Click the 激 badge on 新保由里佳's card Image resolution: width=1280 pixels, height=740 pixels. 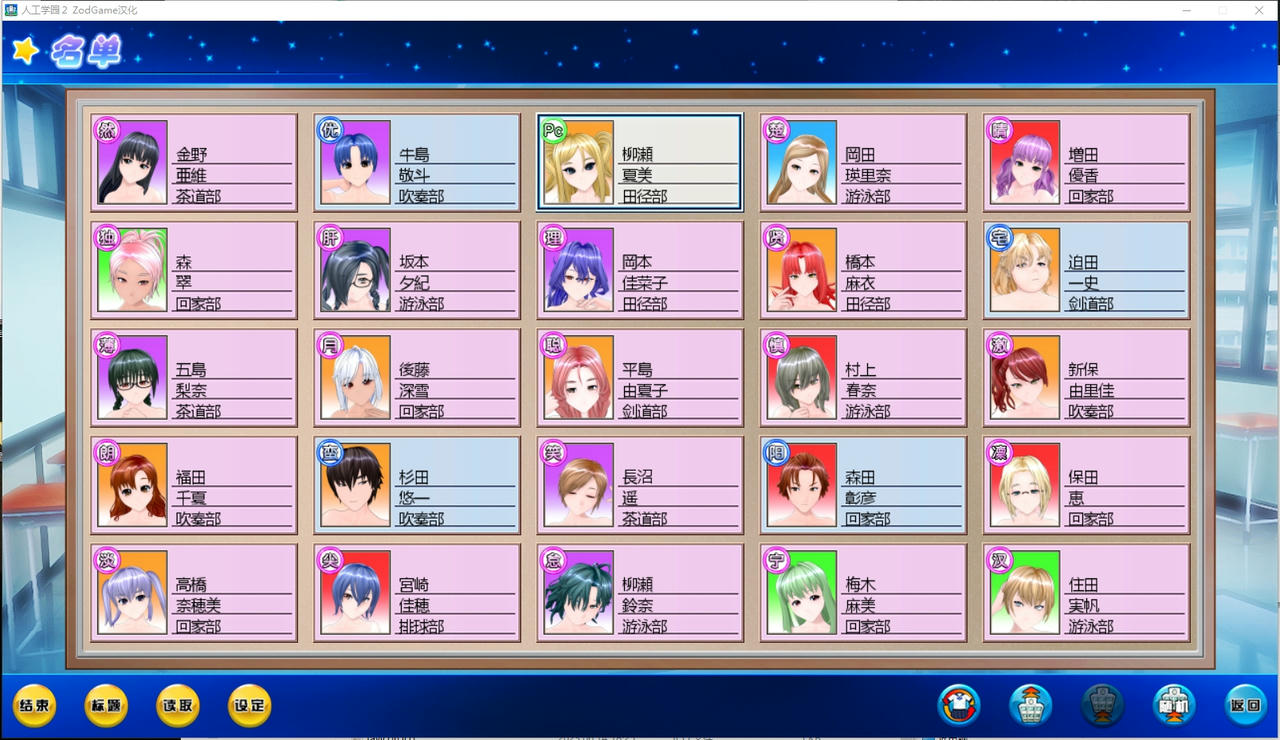(x=998, y=345)
